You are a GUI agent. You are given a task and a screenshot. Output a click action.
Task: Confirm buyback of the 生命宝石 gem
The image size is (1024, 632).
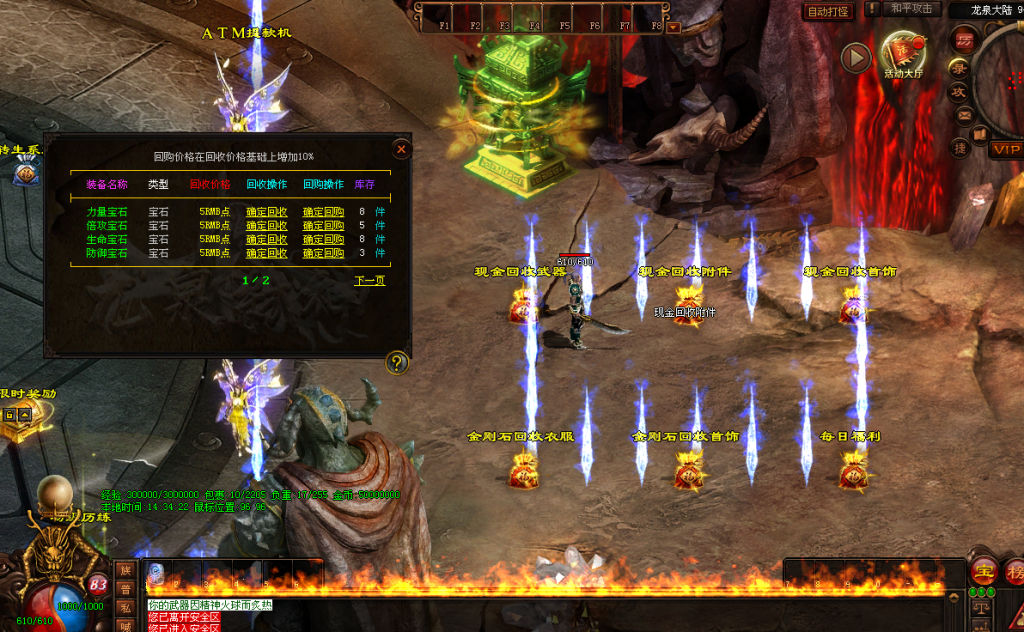click(323, 240)
